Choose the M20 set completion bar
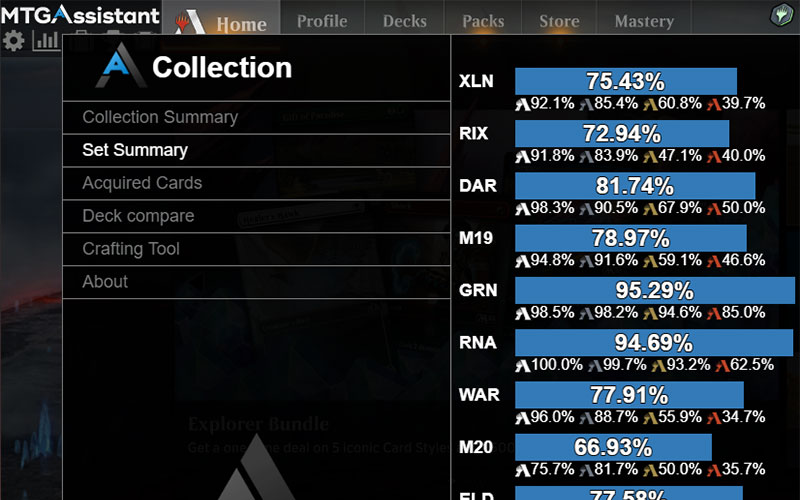Image resolution: width=800 pixels, height=500 pixels. point(613,447)
